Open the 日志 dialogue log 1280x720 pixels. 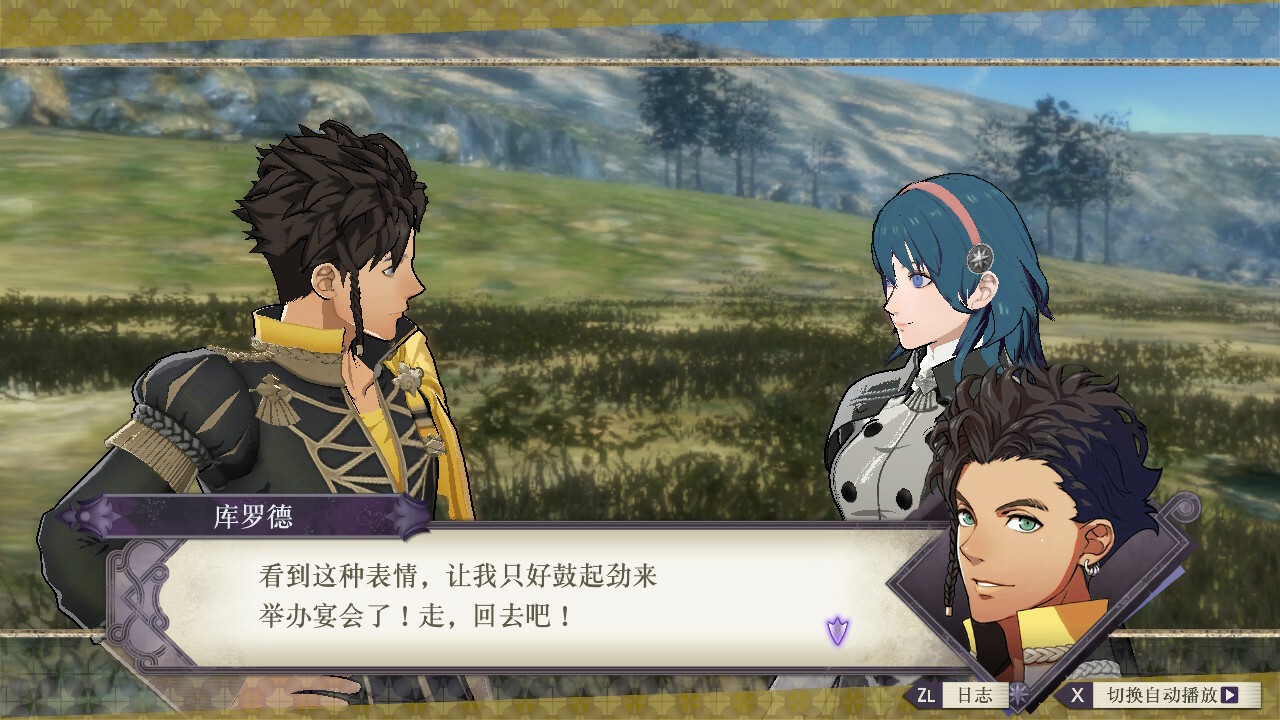[962, 695]
